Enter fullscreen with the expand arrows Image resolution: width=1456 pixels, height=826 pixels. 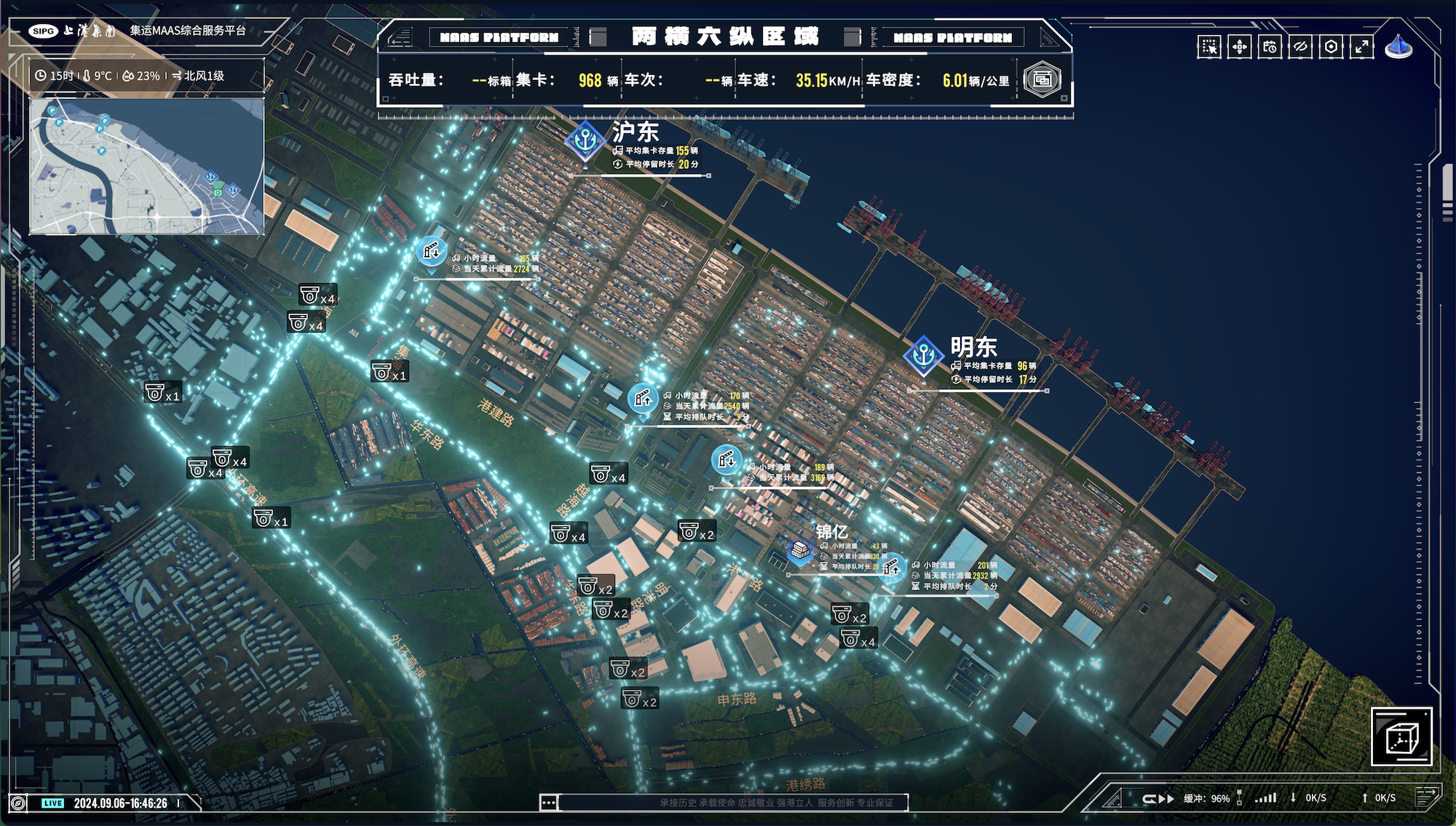[1361, 47]
